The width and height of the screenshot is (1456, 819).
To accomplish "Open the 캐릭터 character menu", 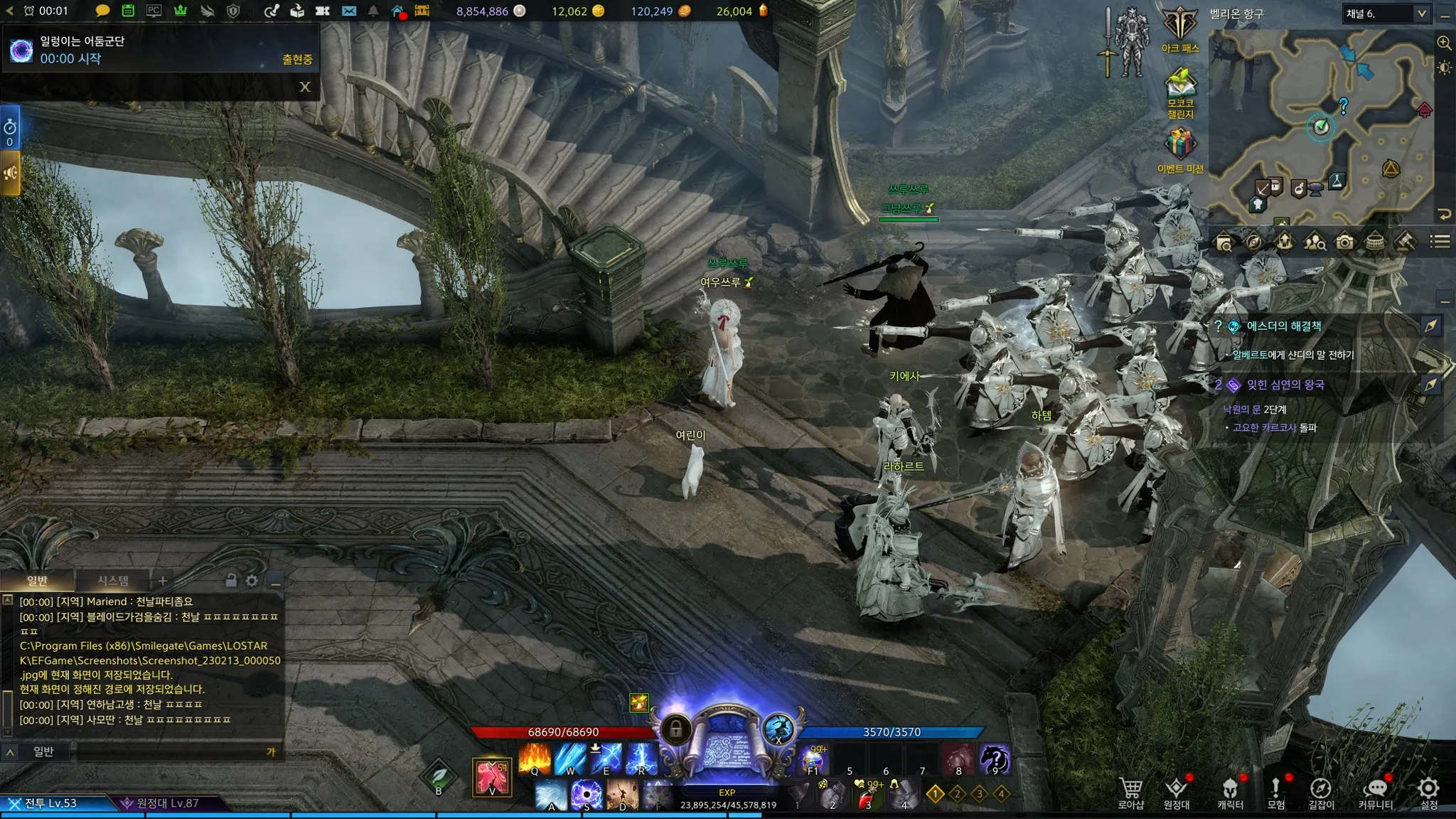I will pos(1230,792).
